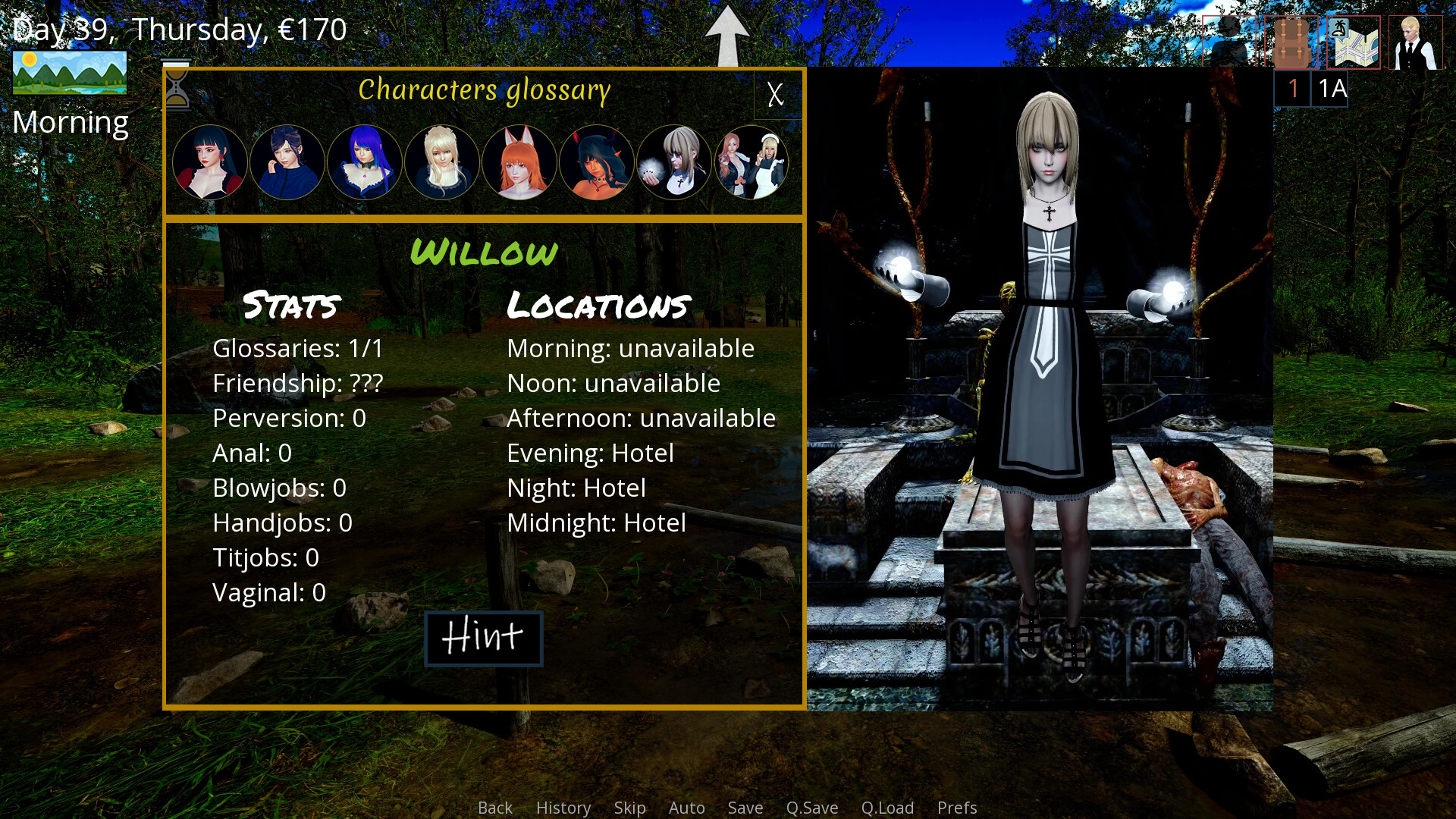Choose the purple-haired character portrait
The height and width of the screenshot is (819, 1456).
365,162
